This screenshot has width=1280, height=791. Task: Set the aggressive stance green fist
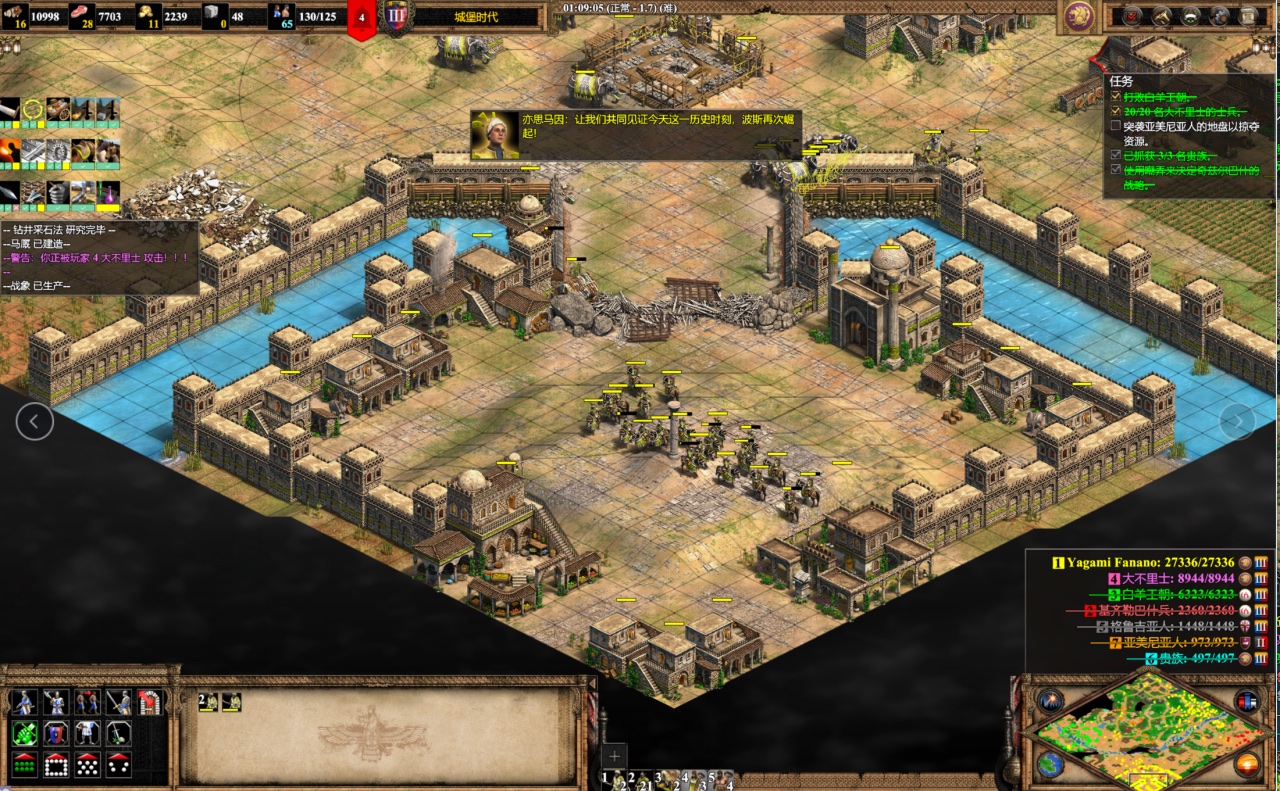click(25, 734)
